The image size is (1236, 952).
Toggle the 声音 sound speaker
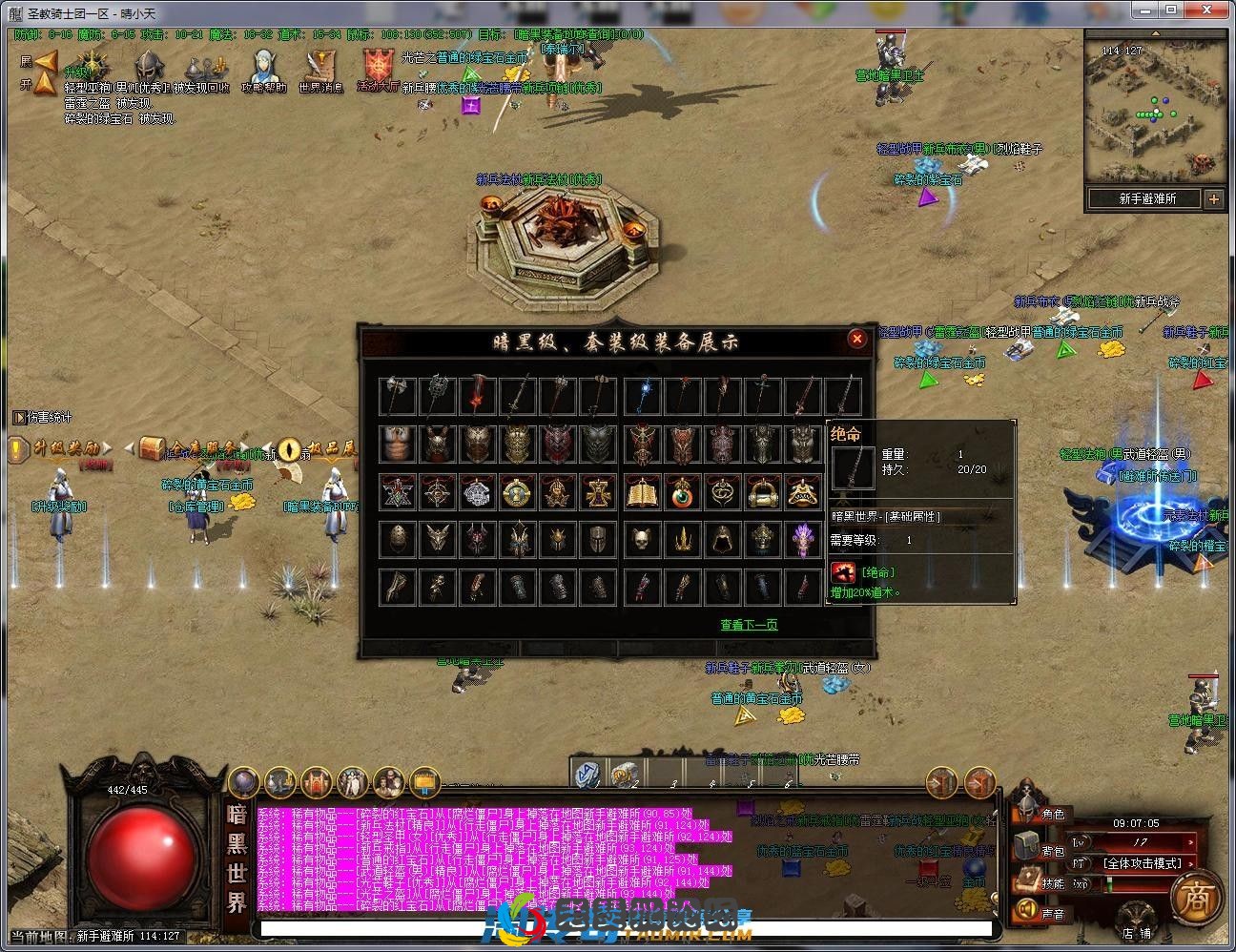(1025, 907)
